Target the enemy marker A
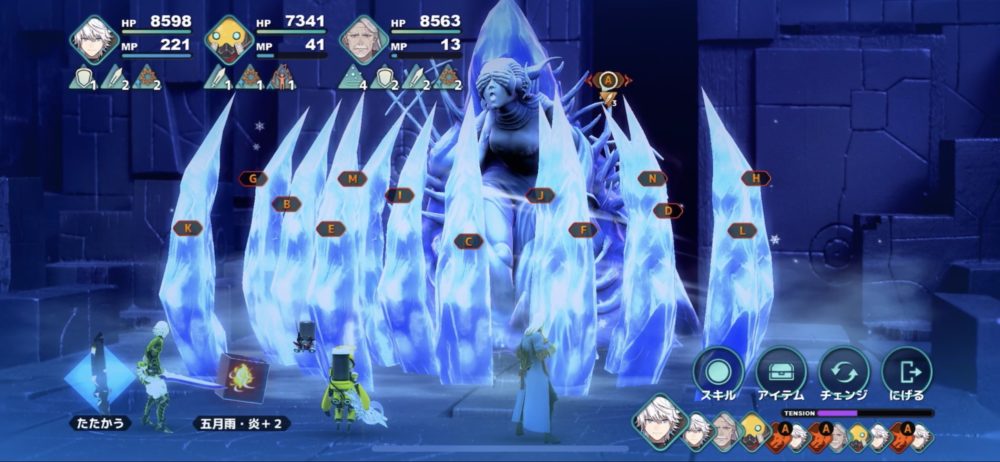 607,79
